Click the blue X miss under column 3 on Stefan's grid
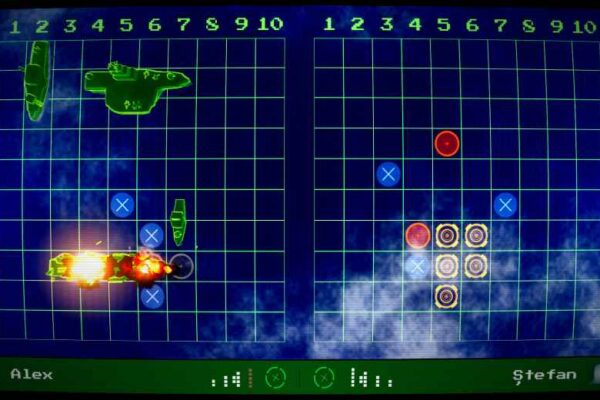Screen dimensions: 600x400 click(x=388, y=174)
